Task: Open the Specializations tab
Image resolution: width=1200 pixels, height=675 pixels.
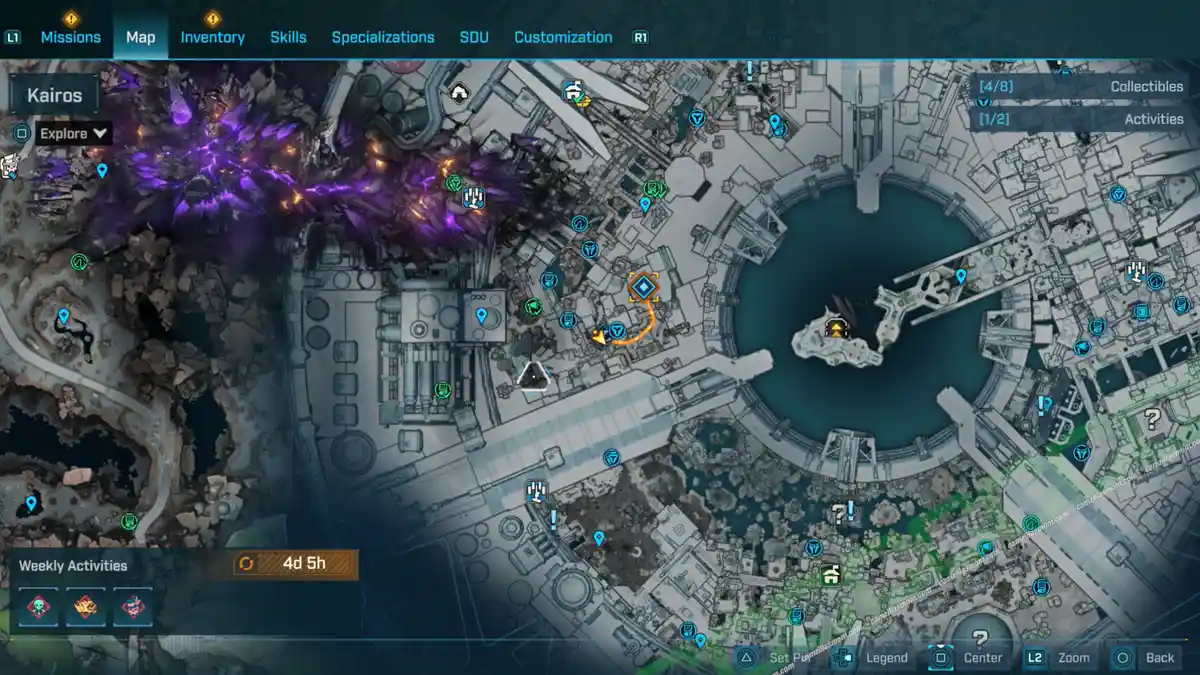Action: point(383,37)
